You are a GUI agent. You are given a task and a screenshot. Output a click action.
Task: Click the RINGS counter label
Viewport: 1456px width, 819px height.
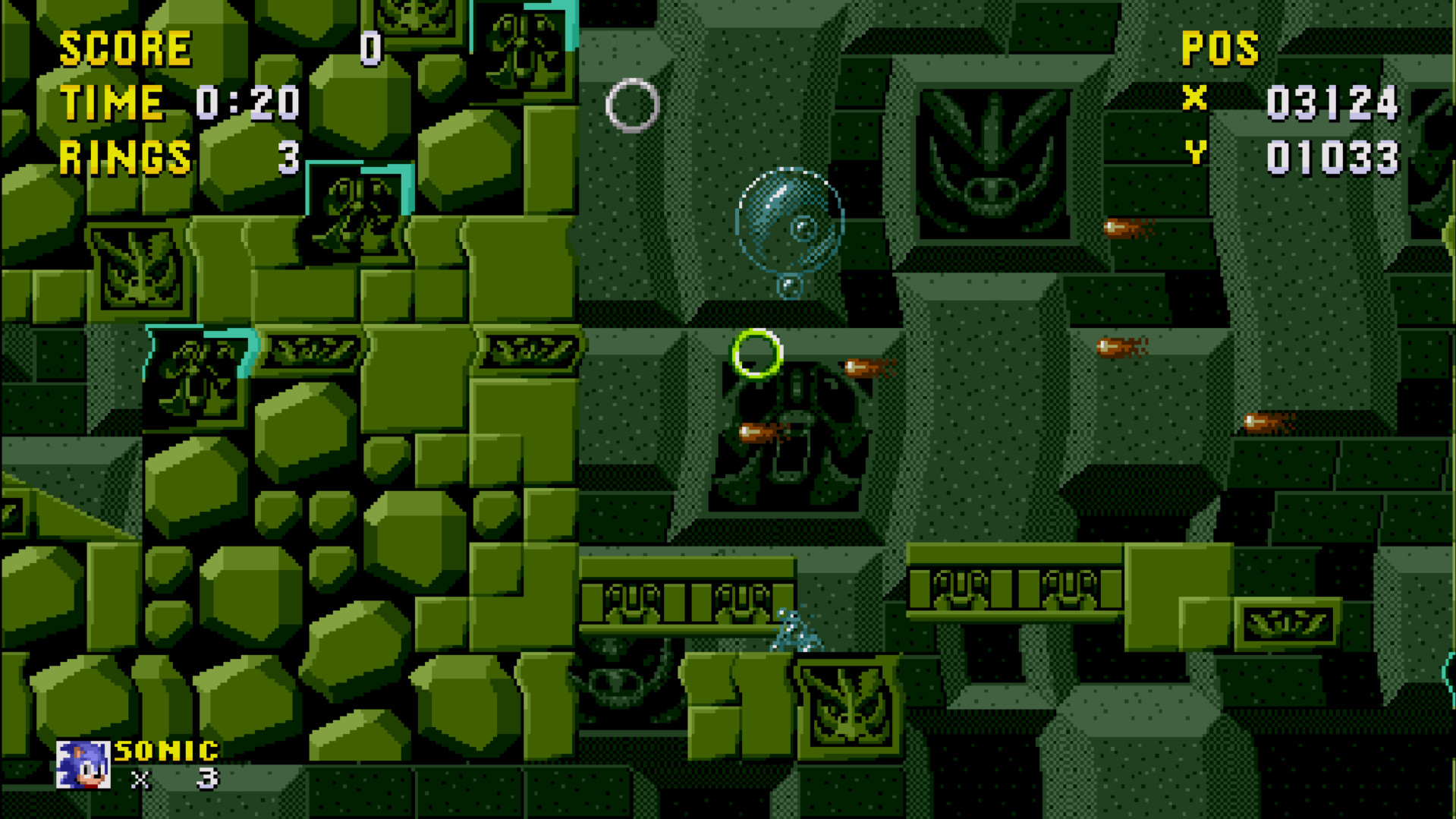125,158
